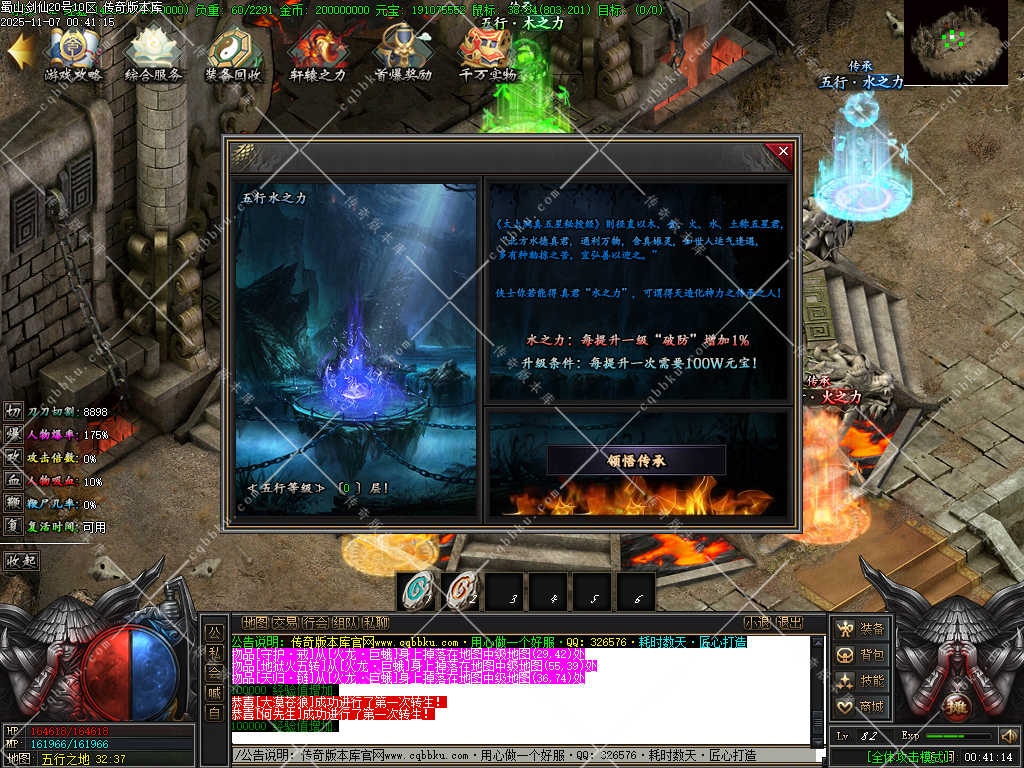Open the 商城 shop
Screen dimensions: 1024x768
pos(860,707)
